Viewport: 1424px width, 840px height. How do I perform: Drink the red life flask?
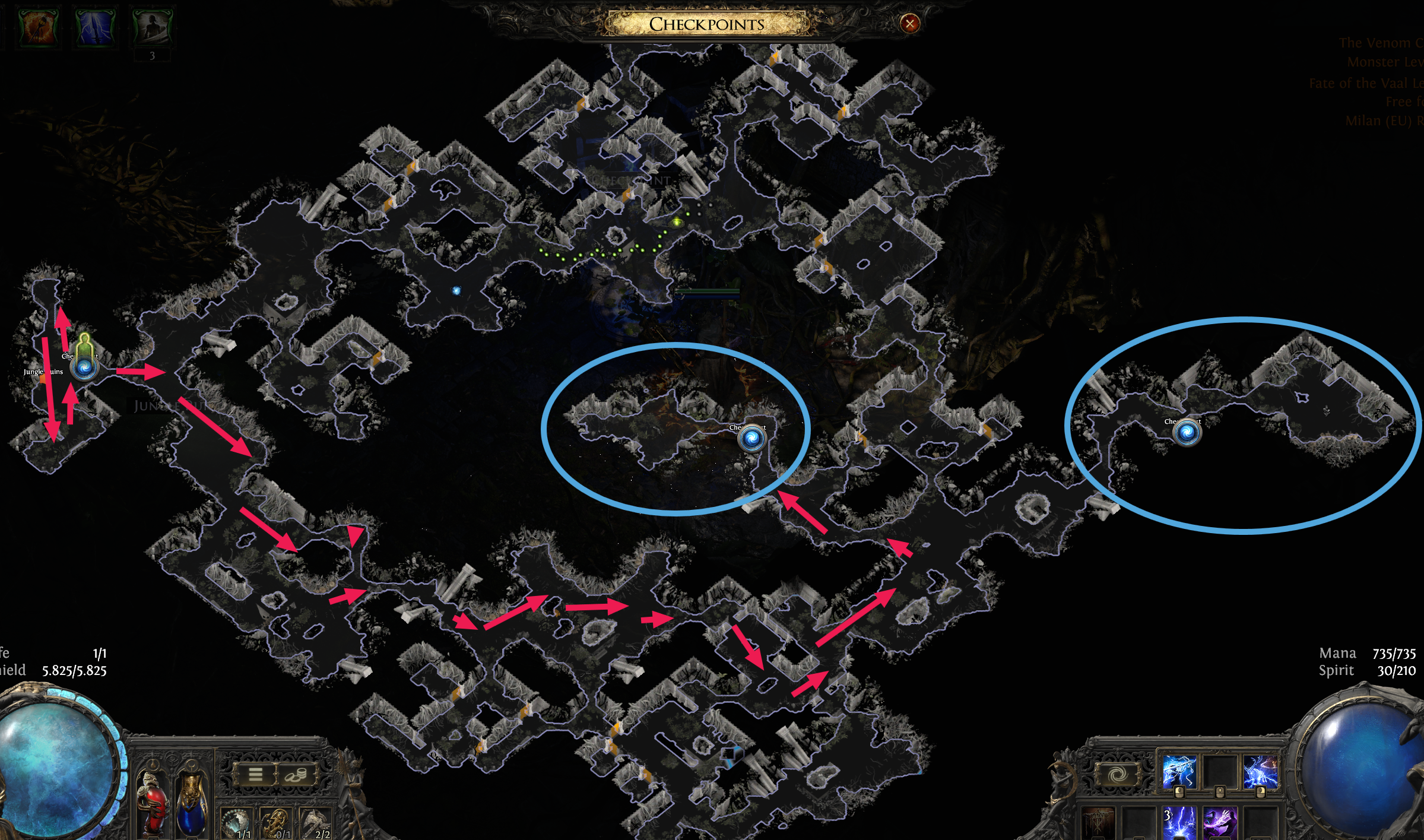coord(154,804)
